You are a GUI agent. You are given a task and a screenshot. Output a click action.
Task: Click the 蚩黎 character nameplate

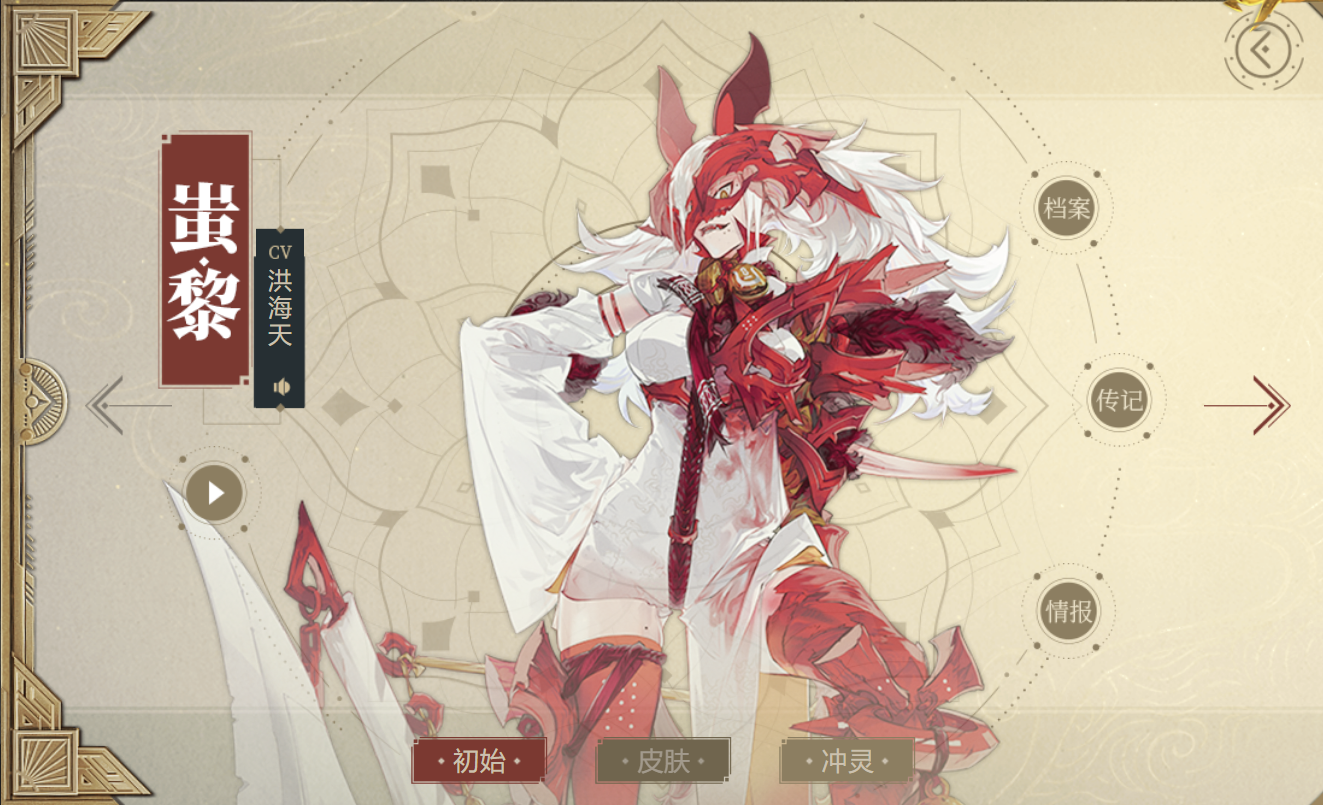(x=203, y=263)
